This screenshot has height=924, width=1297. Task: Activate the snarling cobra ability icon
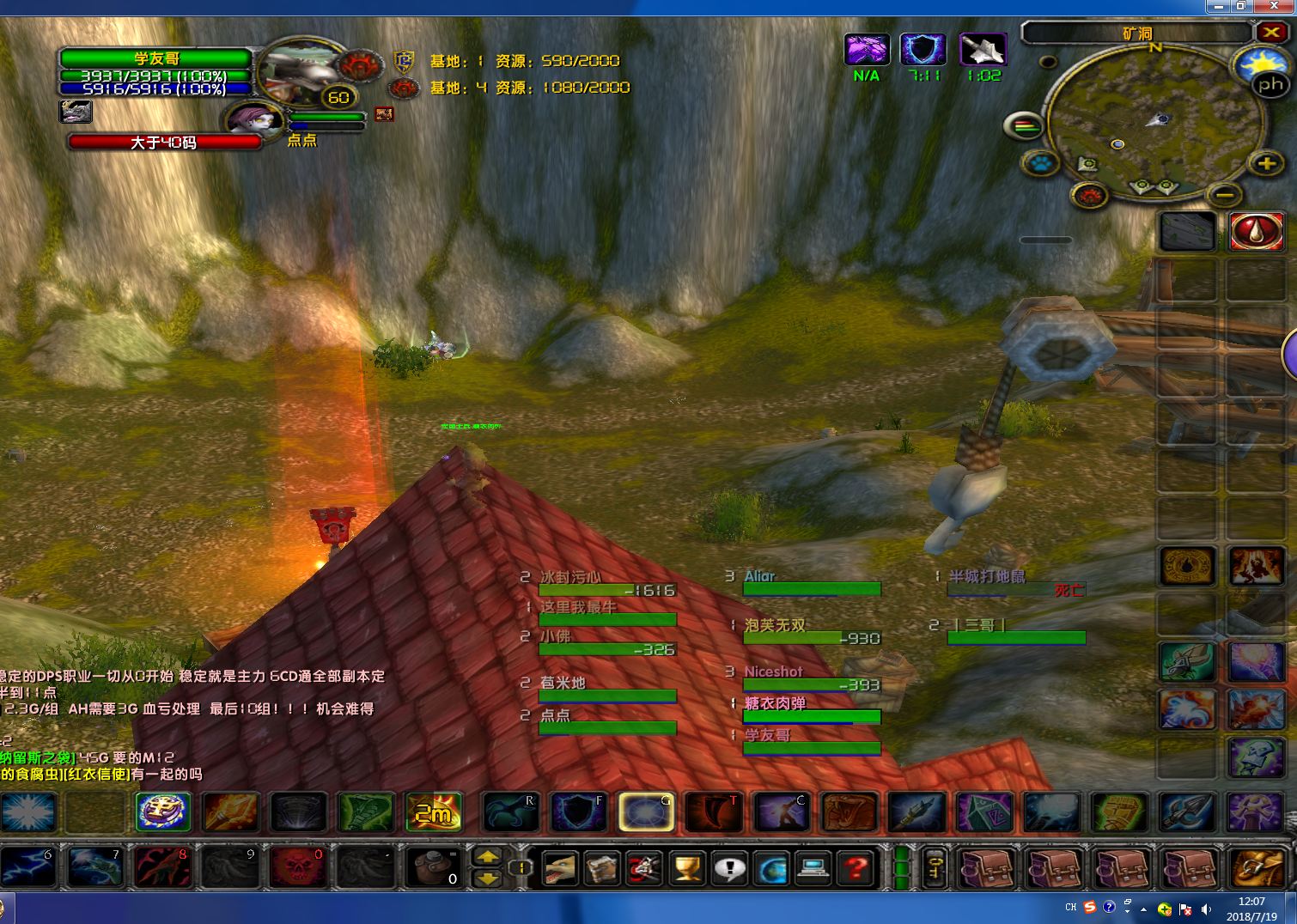(x=849, y=812)
